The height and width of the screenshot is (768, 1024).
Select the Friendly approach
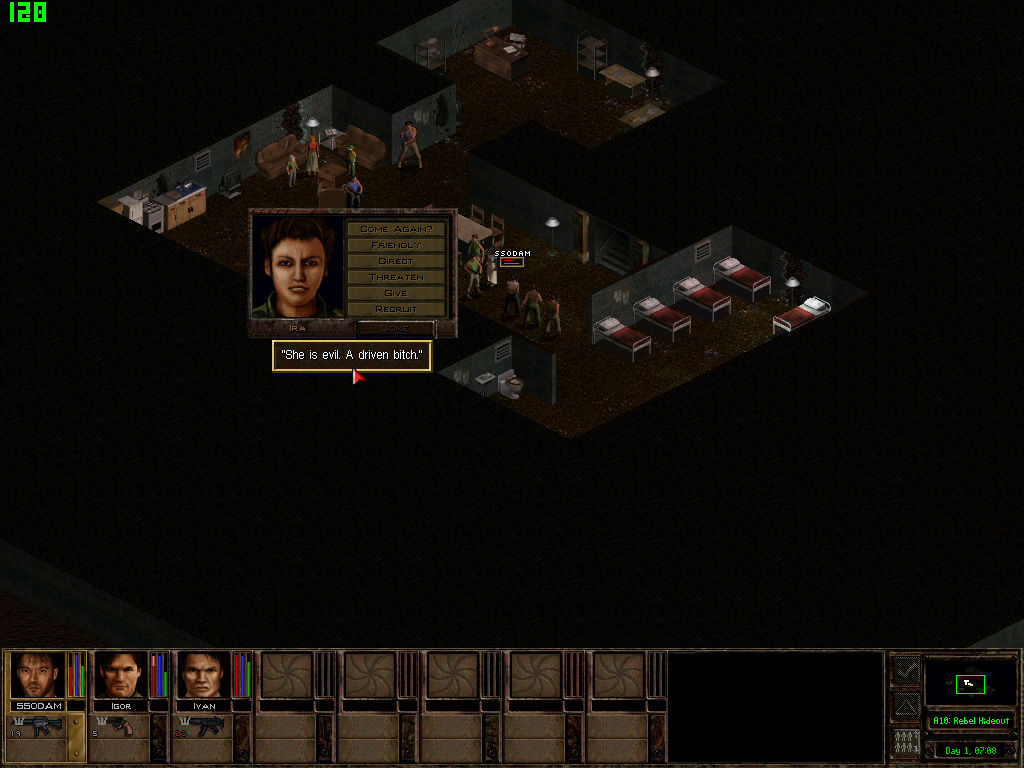[396, 245]
